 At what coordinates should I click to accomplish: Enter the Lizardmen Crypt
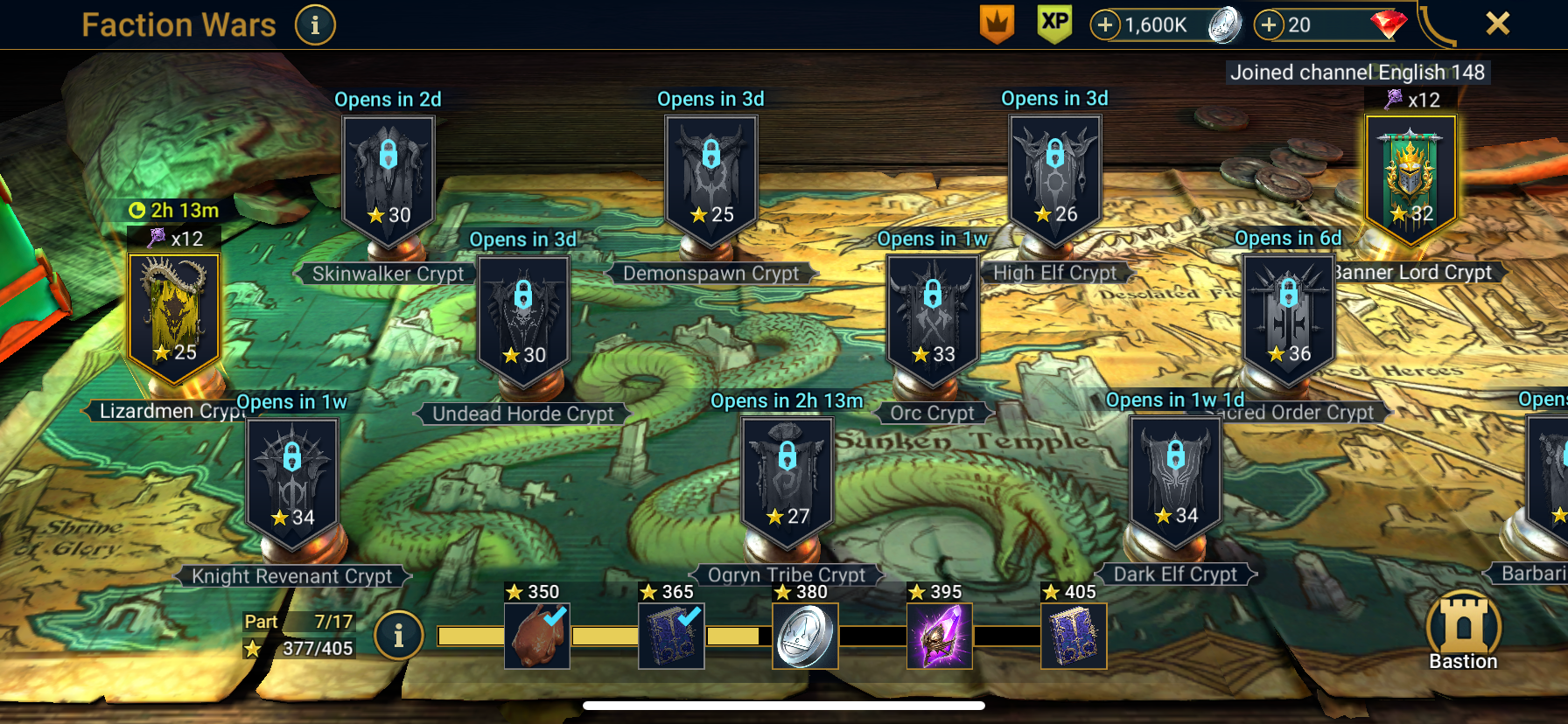click(174, 317)
